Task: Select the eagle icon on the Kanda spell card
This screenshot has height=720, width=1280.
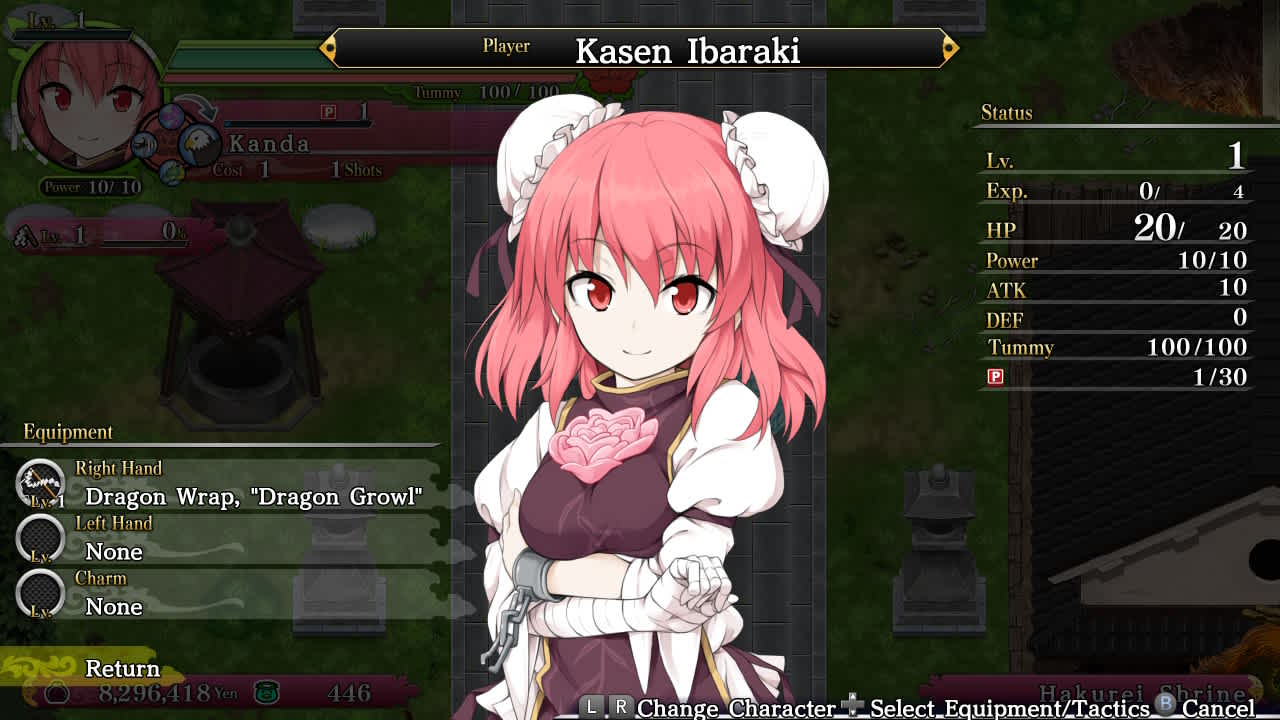Action: click(197, 145)
